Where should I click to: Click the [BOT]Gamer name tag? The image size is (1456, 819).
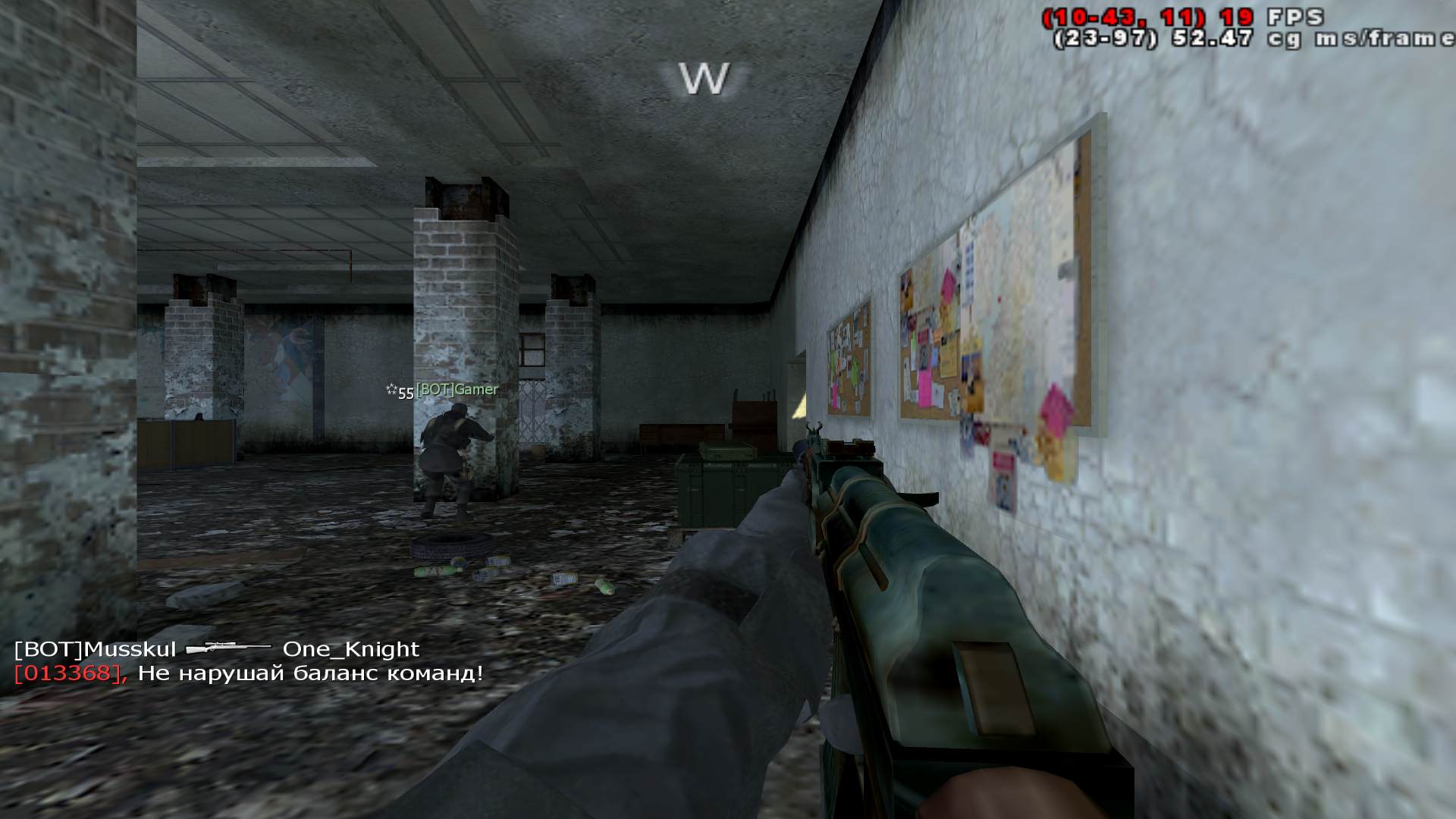tap(457, 390)
